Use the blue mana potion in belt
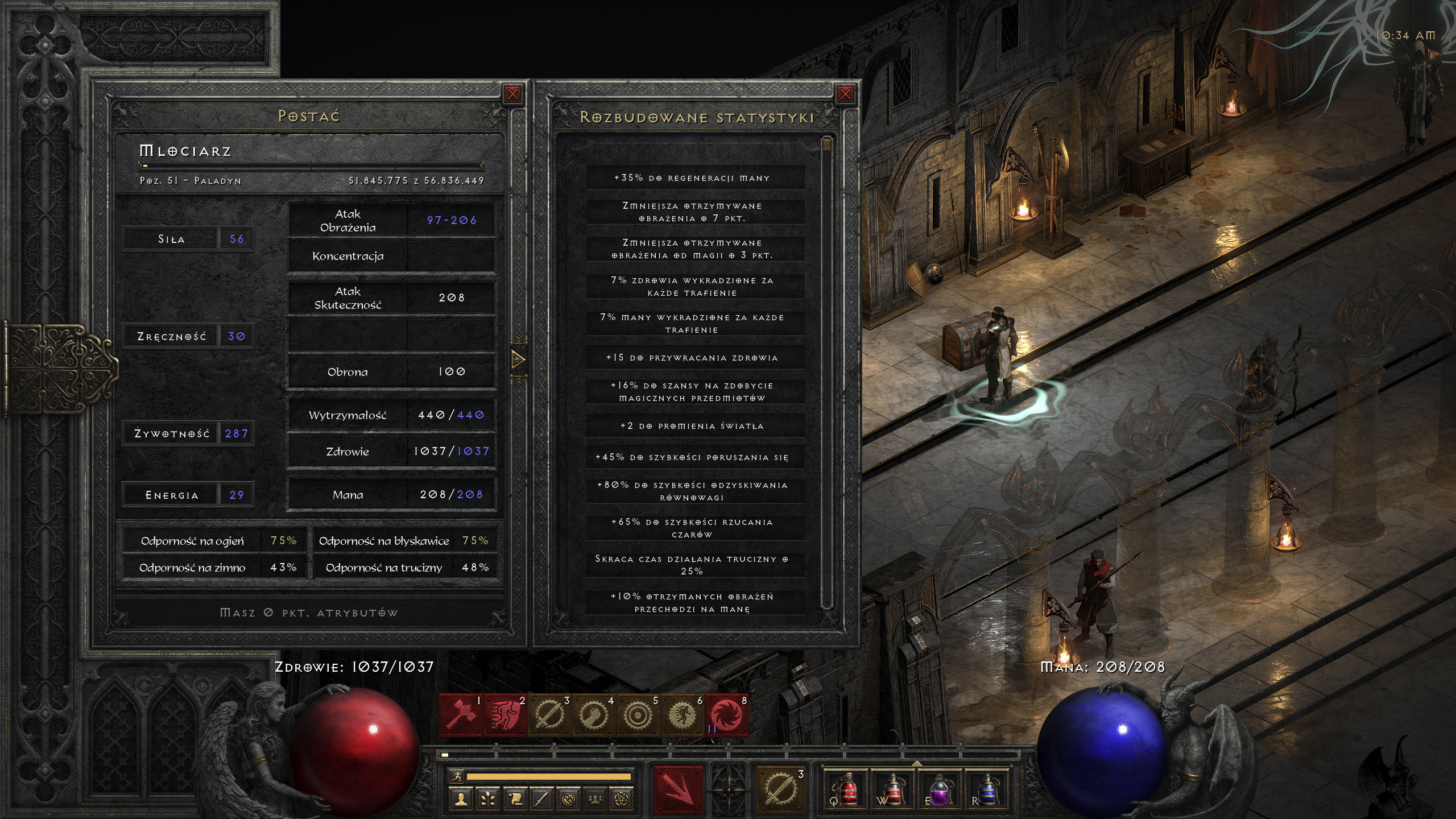The width and height of the screenshot is (1456, 819). 986,791
